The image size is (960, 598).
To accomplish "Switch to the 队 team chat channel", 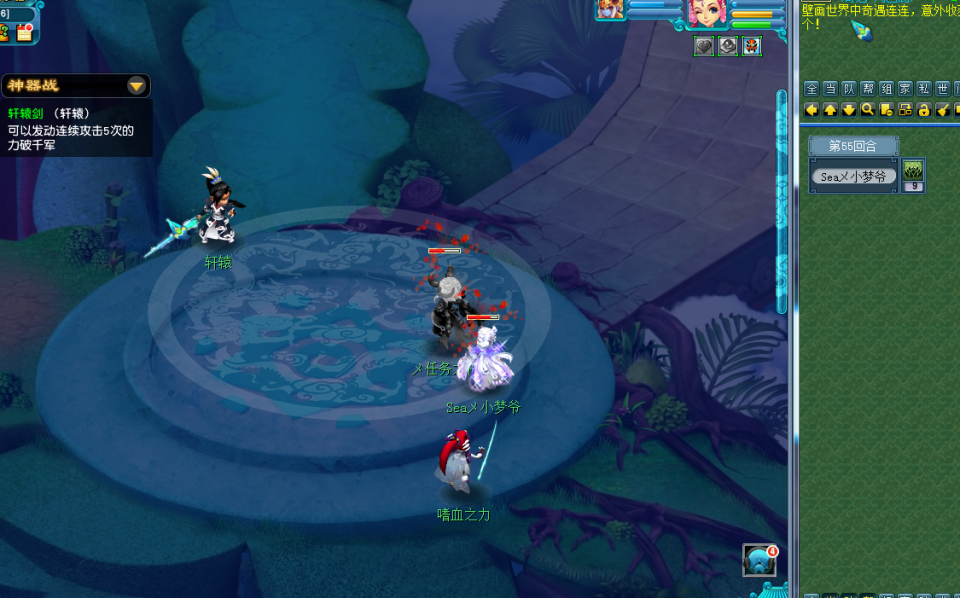I will (849, 88).
